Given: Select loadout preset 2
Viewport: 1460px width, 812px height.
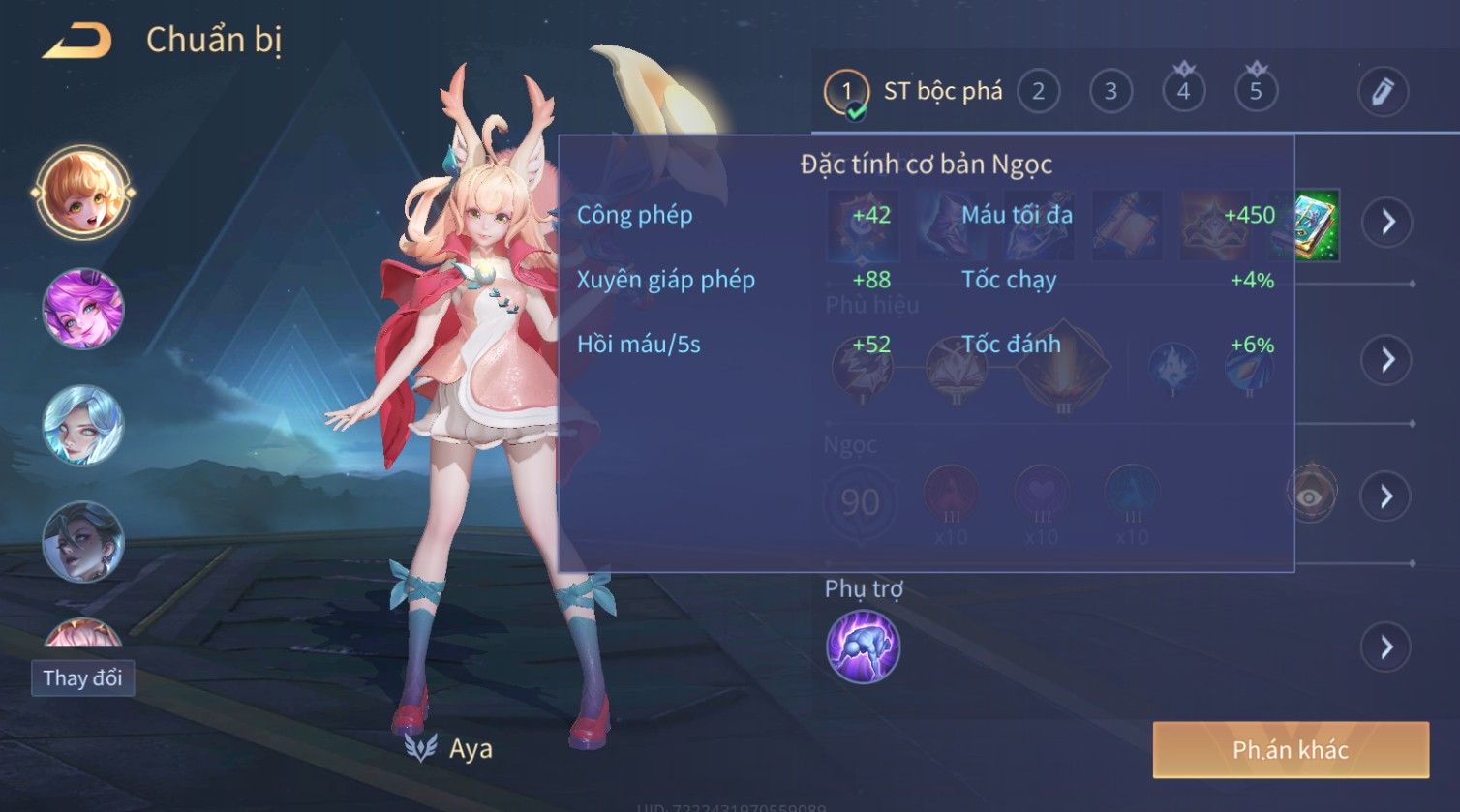Looking at the screenshot, I should point(1038,92).
